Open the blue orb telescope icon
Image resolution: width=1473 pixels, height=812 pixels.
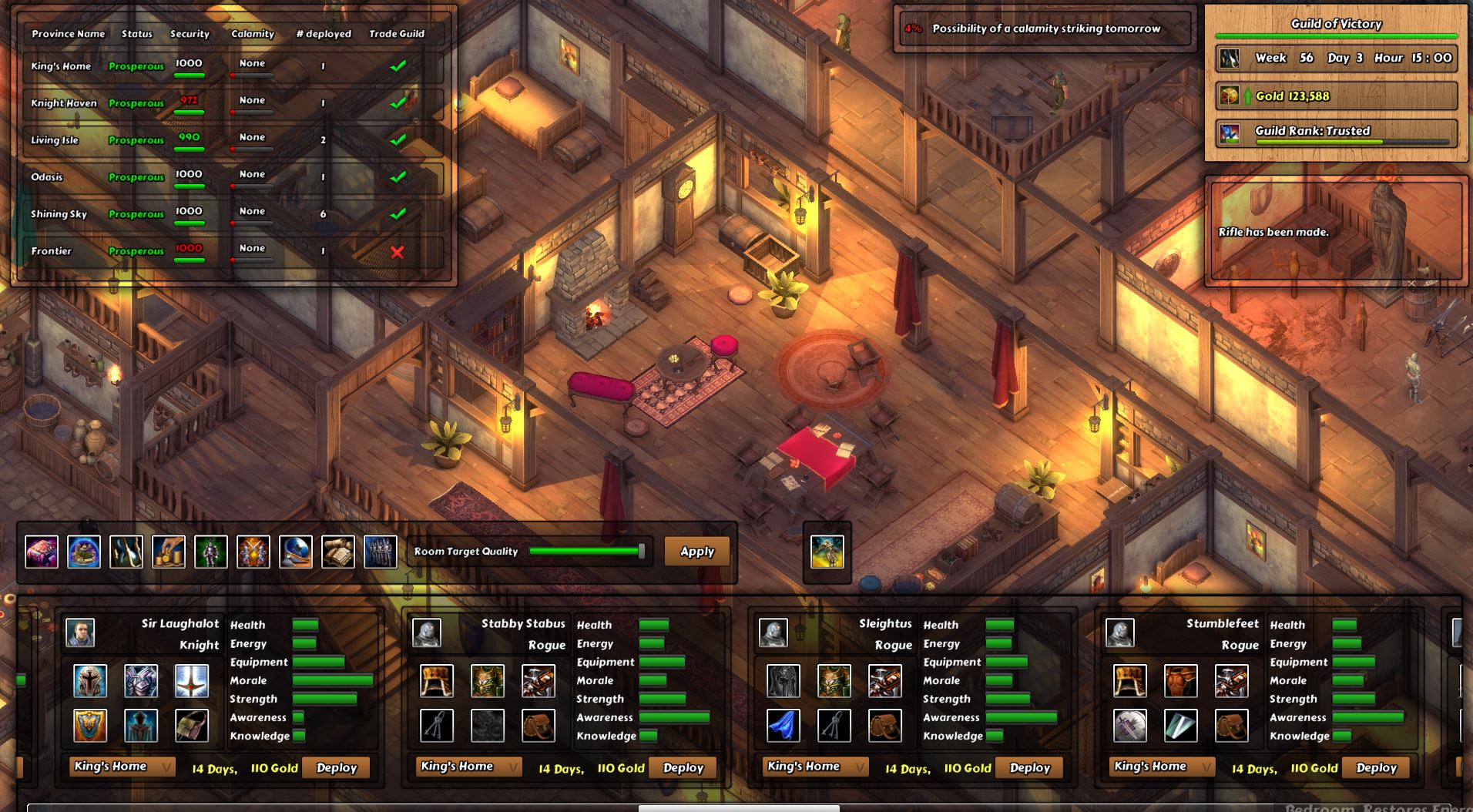pyautogui.click(x=296, y=551)
